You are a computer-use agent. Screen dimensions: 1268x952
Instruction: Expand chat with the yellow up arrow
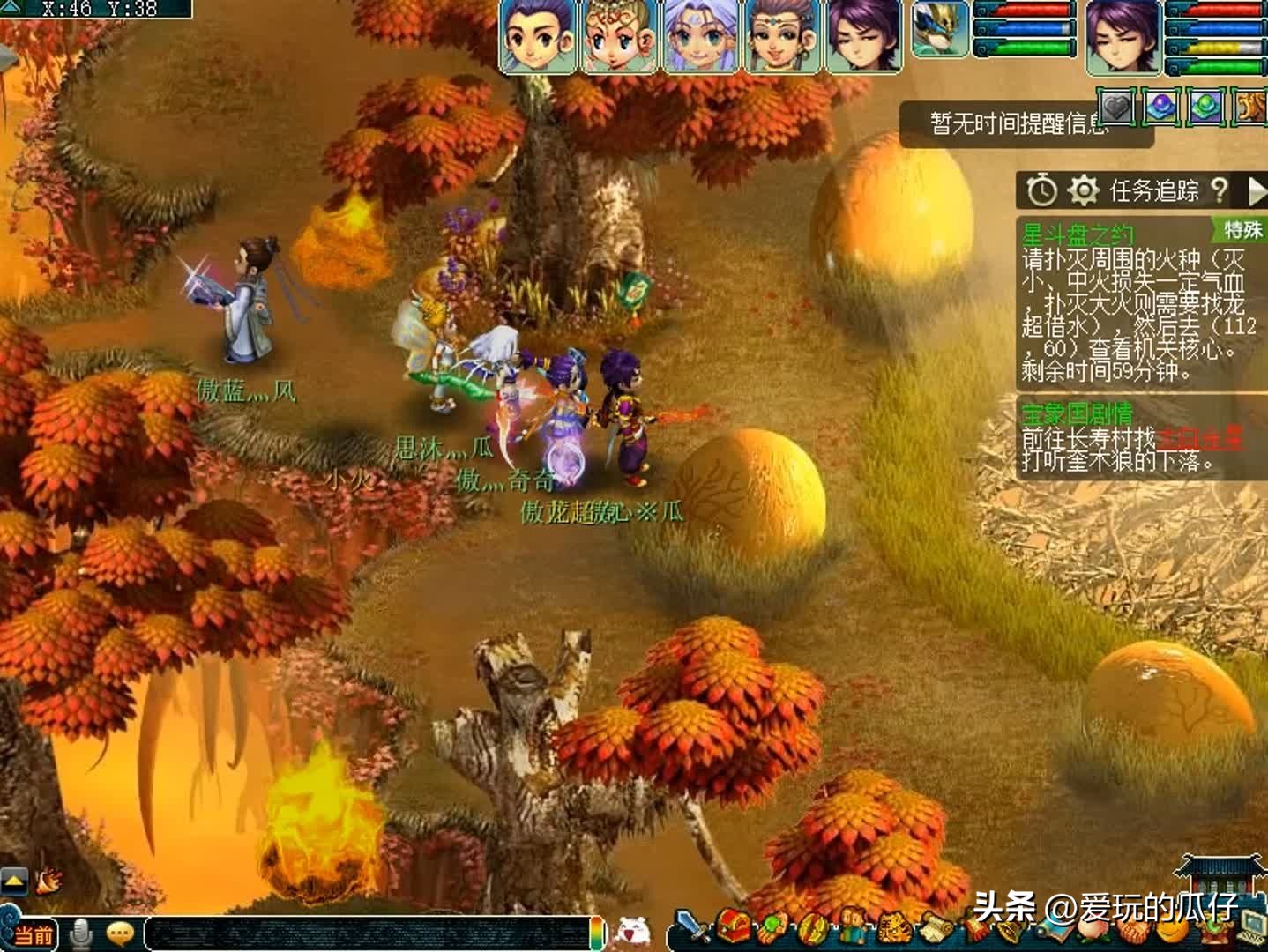(x=14, y=880)
